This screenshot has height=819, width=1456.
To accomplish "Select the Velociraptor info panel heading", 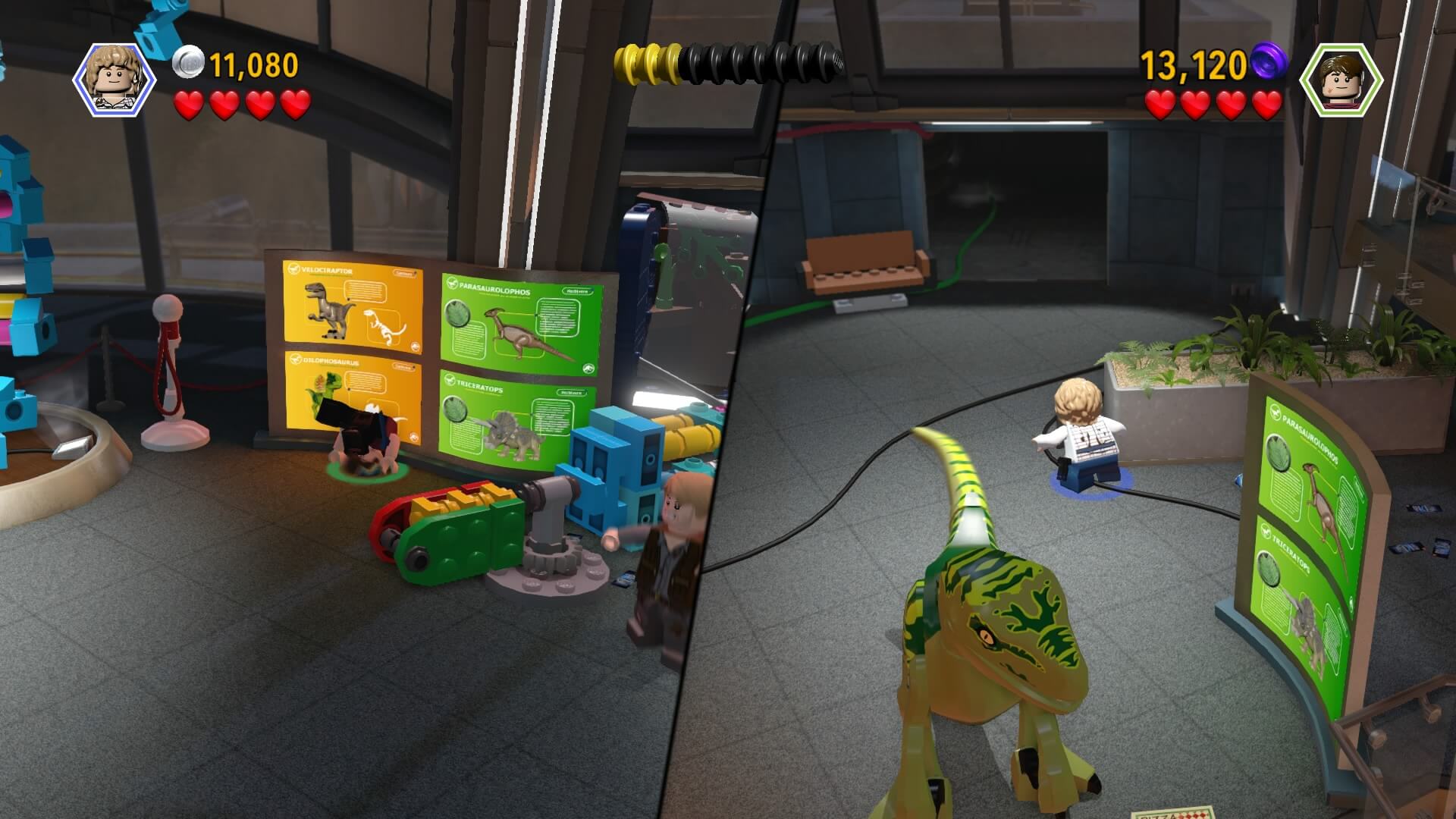I will pyautogui.click(x=326, y=271).
